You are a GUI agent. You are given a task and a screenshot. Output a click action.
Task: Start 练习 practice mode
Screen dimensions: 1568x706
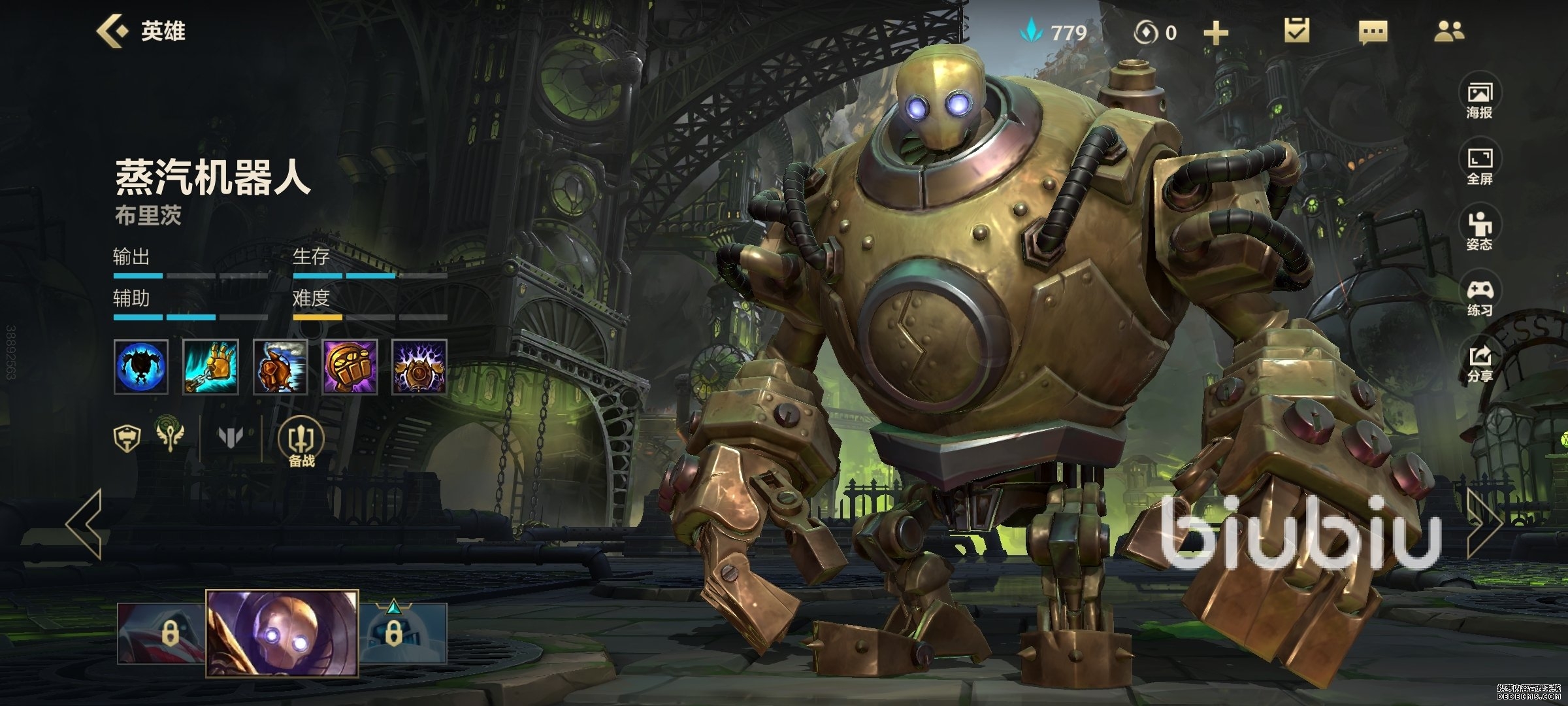pos(1479,297)
